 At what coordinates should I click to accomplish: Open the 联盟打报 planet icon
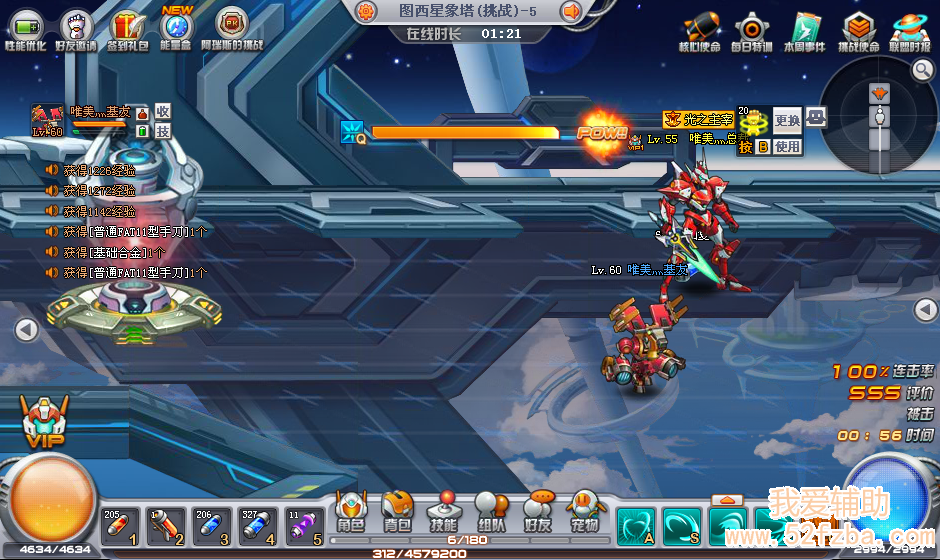910,28
